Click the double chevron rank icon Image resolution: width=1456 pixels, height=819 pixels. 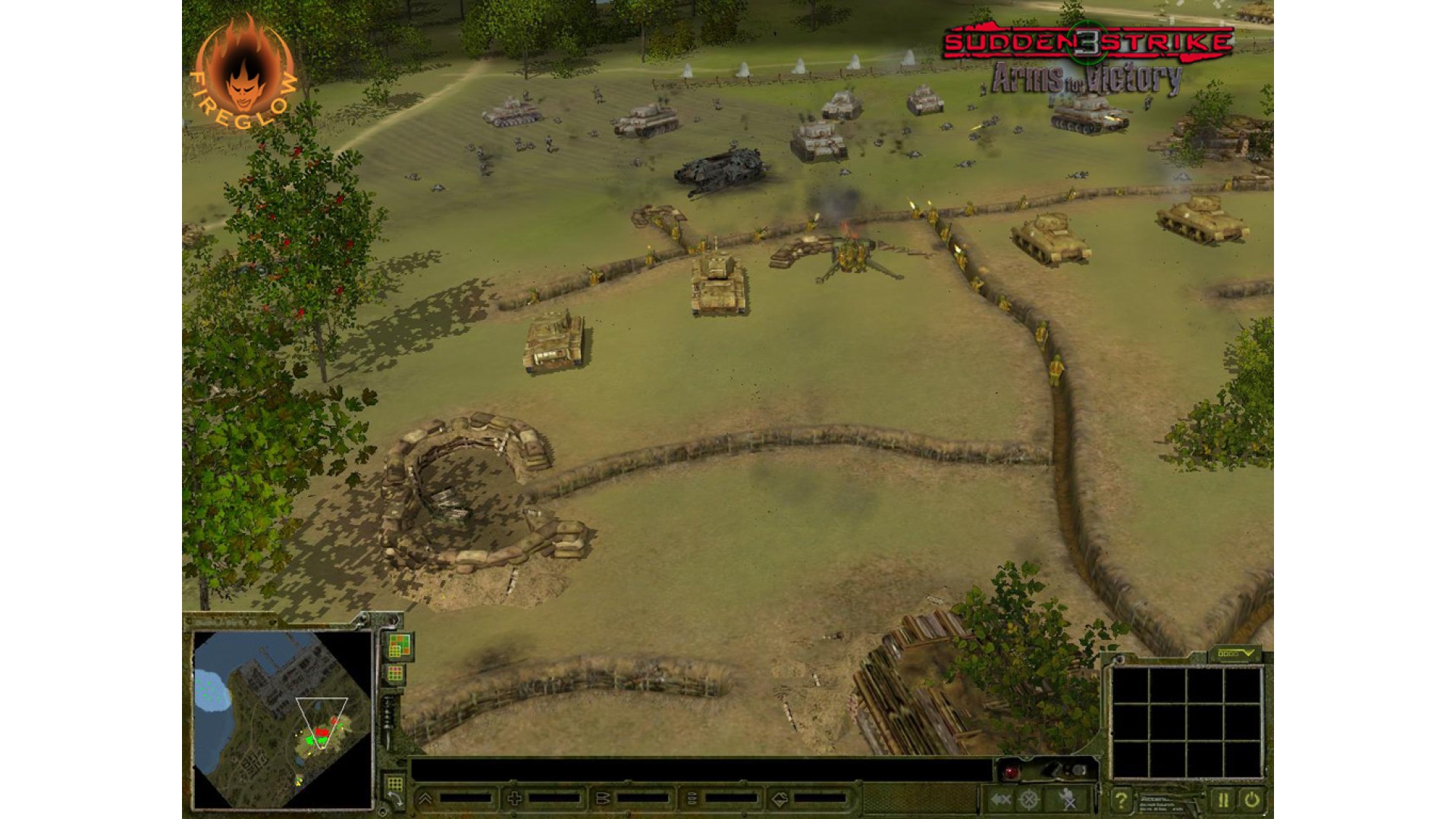point(425,799)
